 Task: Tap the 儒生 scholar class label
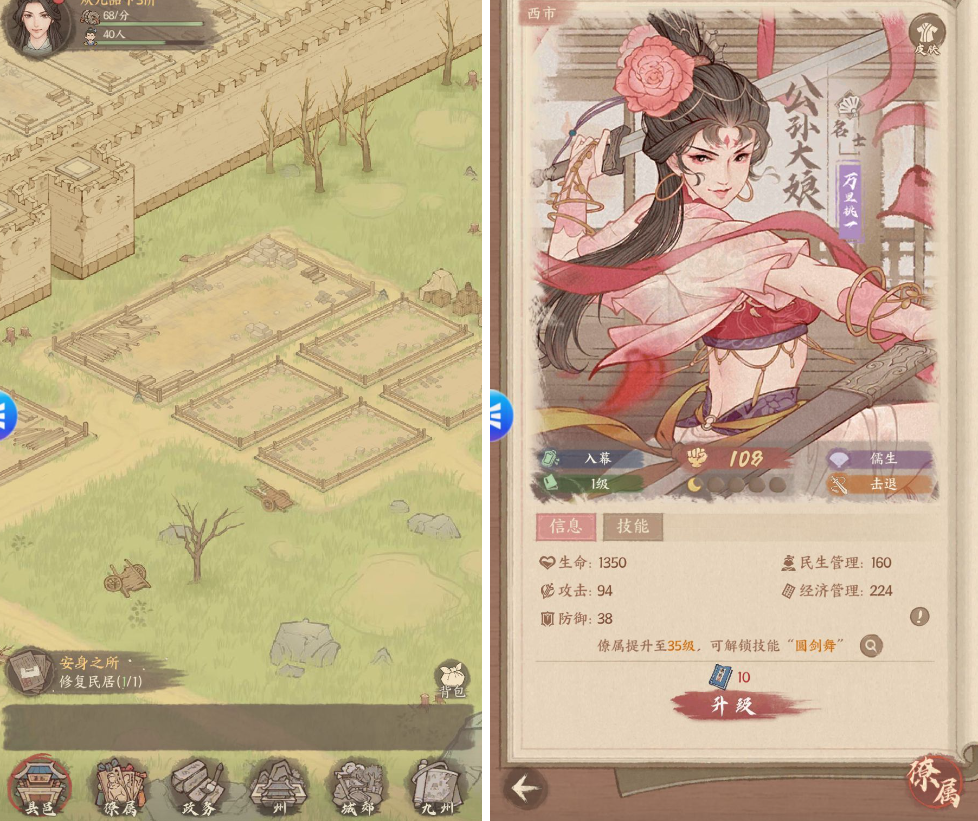[882, 459]
